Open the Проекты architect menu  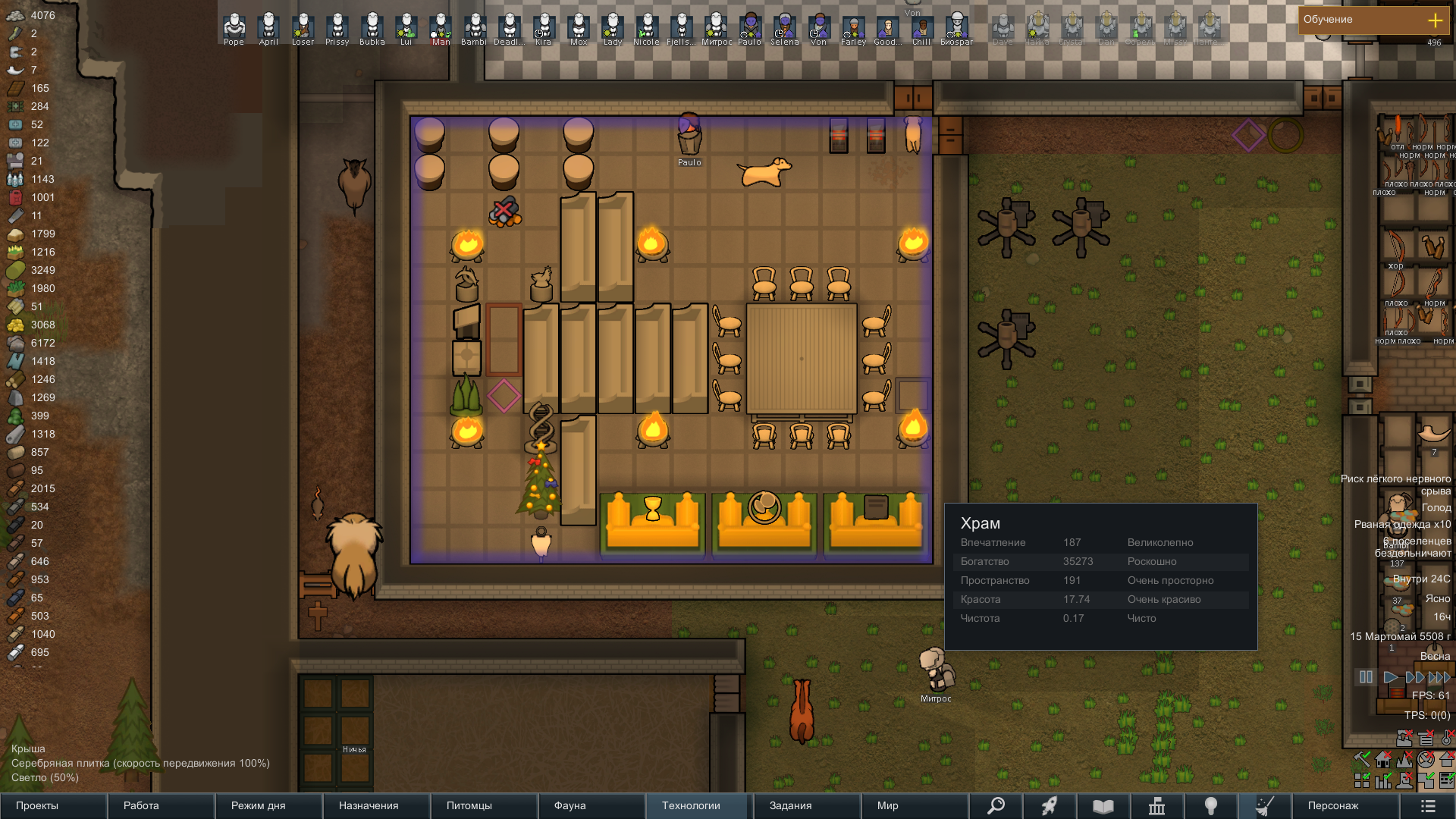tap(53, 805)
